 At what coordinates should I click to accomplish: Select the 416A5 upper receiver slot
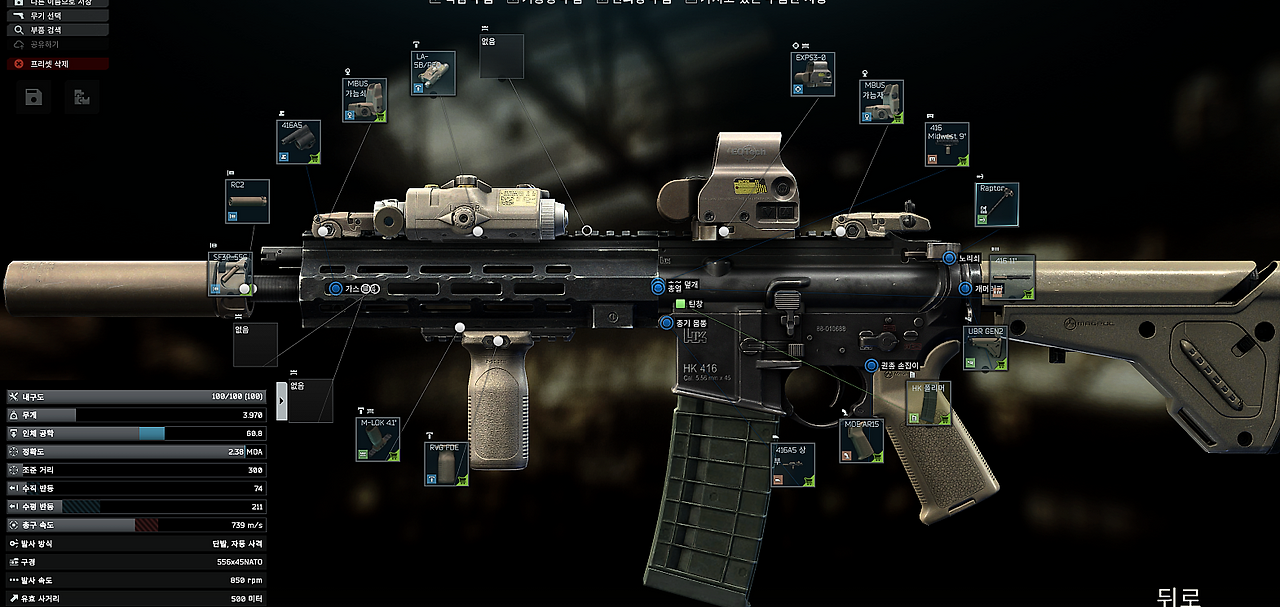(x=793, y=465)
